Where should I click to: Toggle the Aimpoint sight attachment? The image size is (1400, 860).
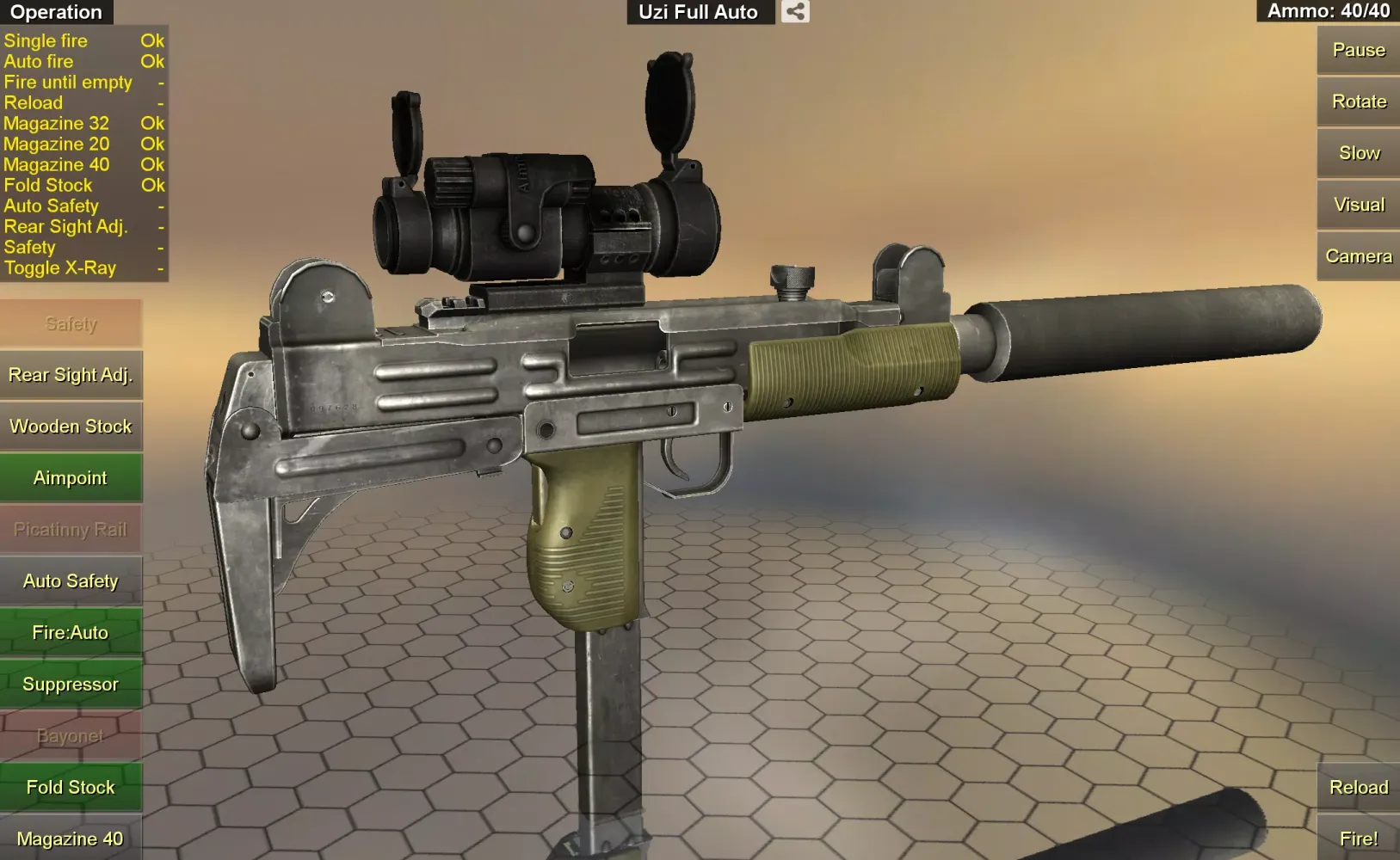[71, 477]
